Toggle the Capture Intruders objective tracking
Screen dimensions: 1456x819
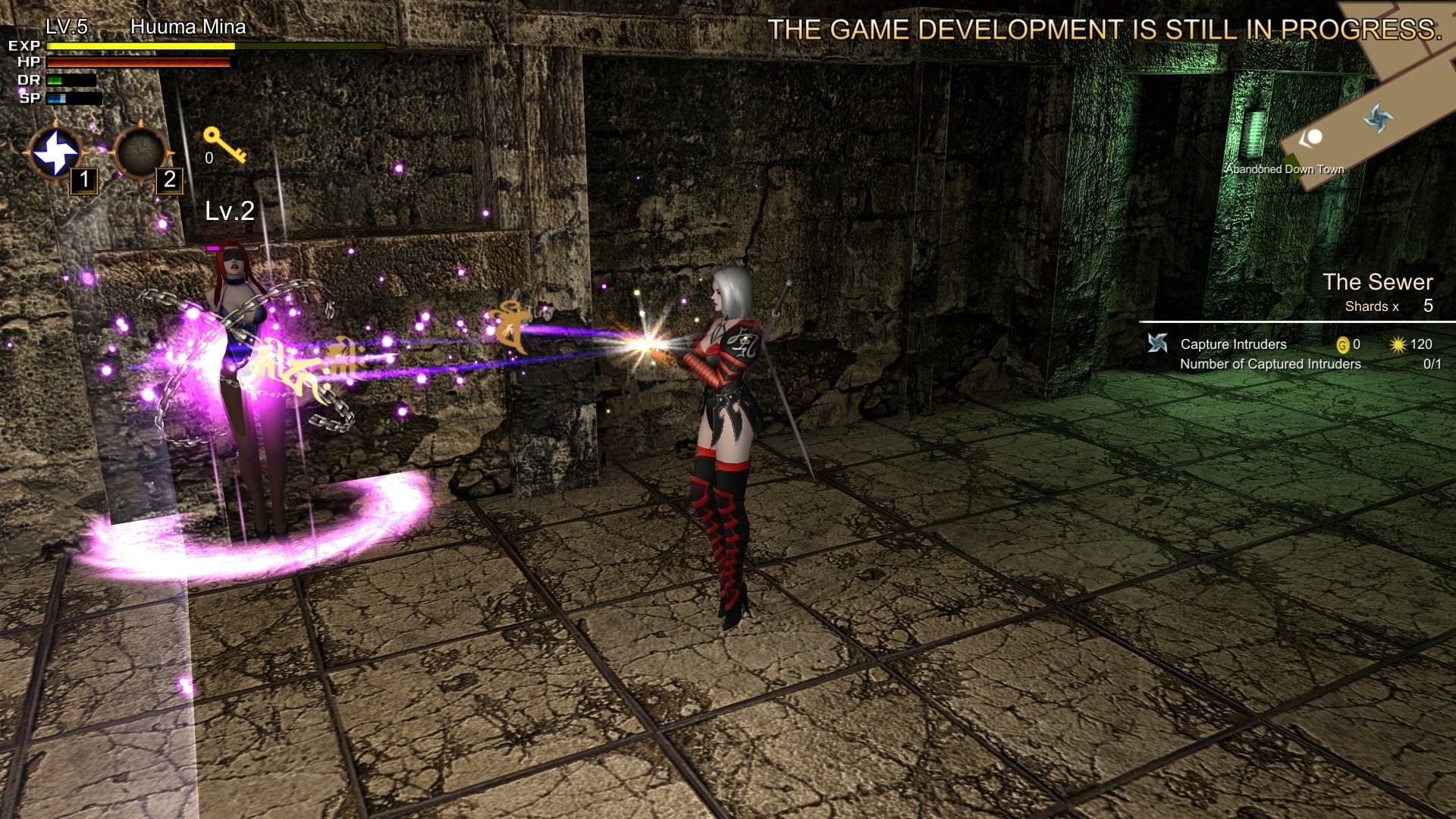point(1232,344)
